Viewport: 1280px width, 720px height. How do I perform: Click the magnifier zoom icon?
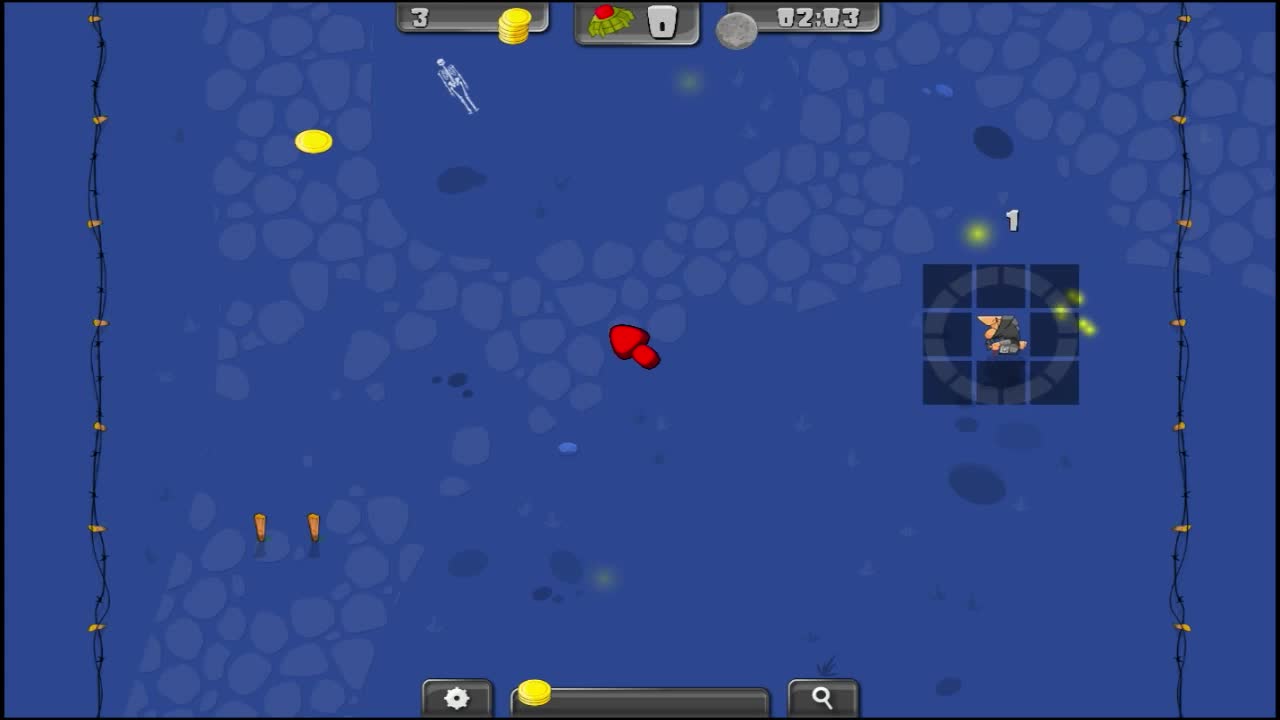tap(822, 697)
